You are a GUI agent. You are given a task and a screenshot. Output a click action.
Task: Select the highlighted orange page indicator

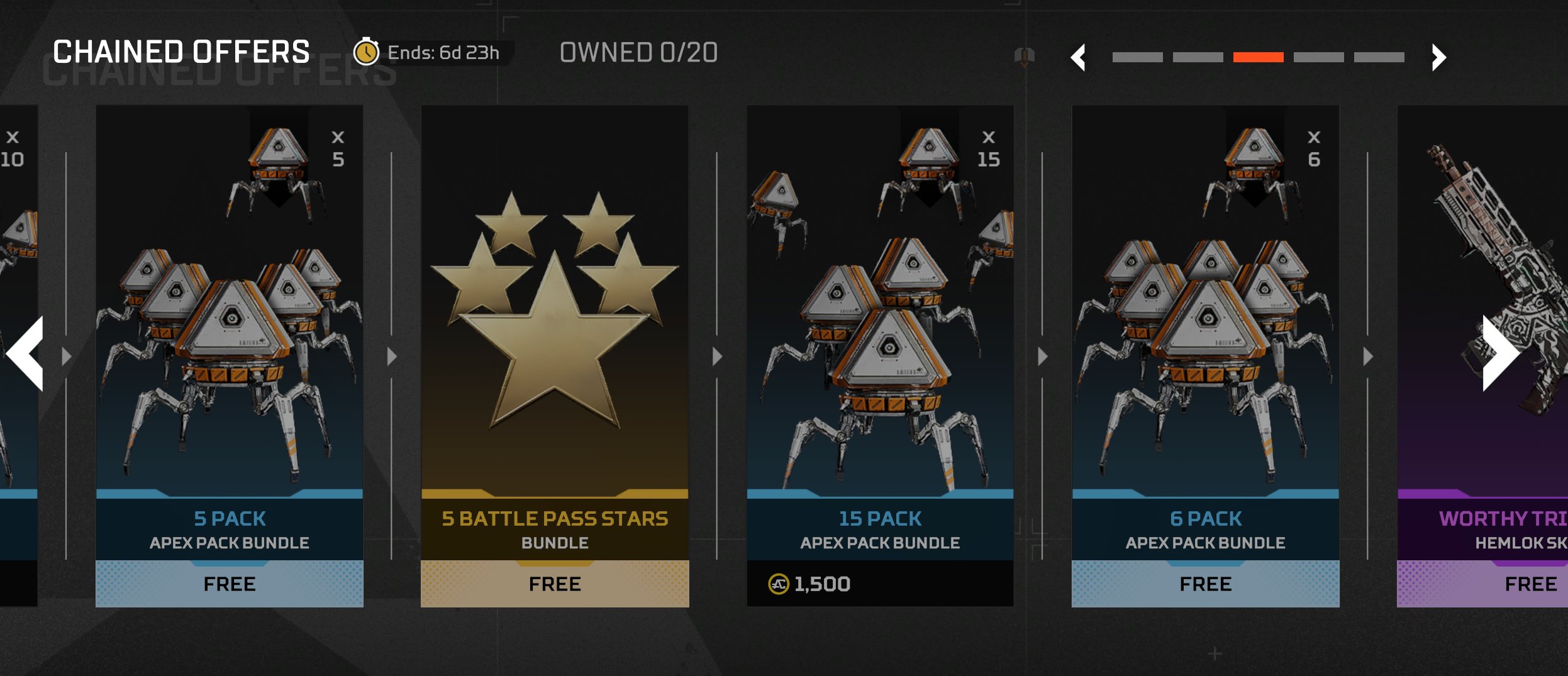pyautogui.click(x=1258, y=57)
